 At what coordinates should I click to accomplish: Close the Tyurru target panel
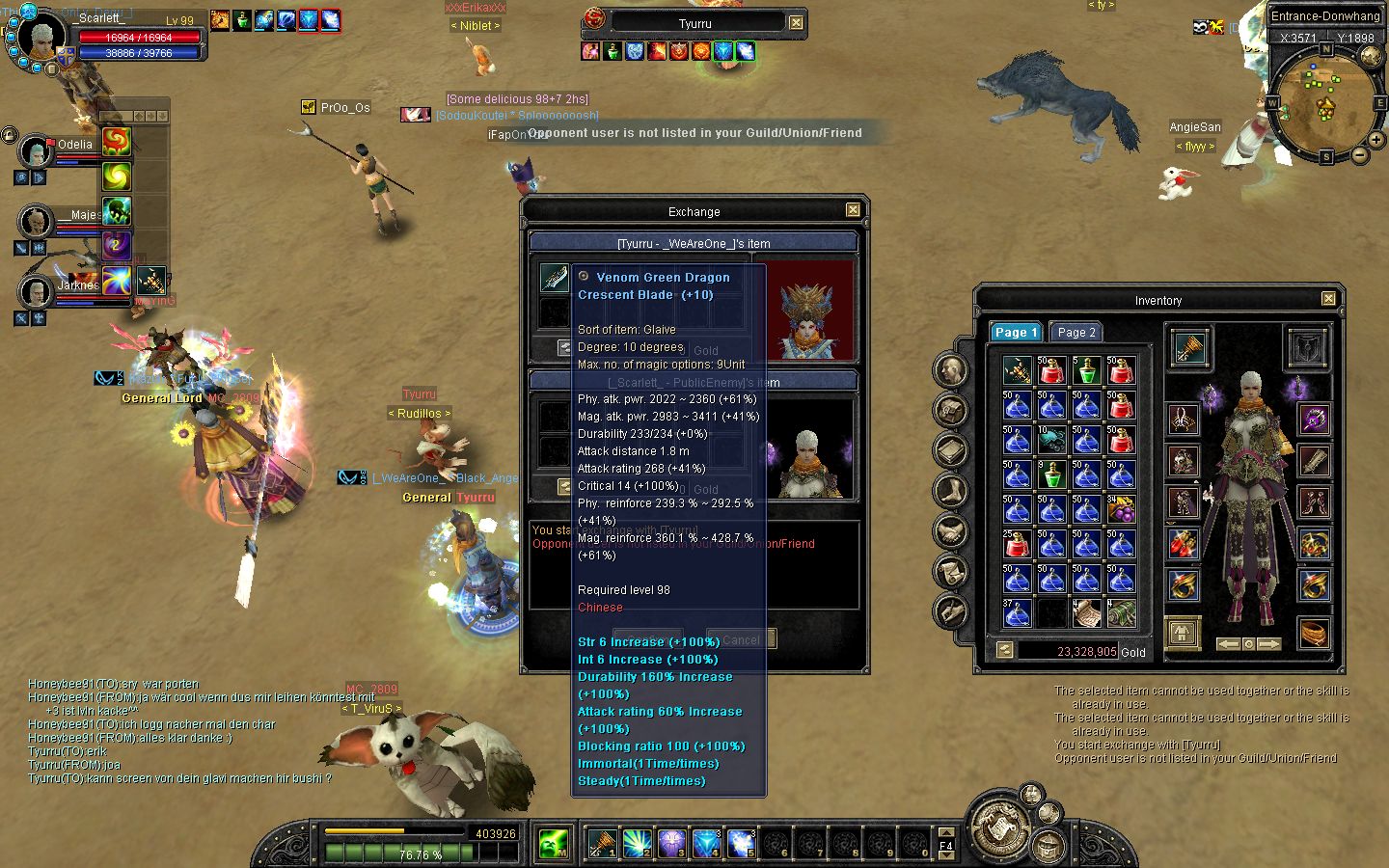click(796, 22)
